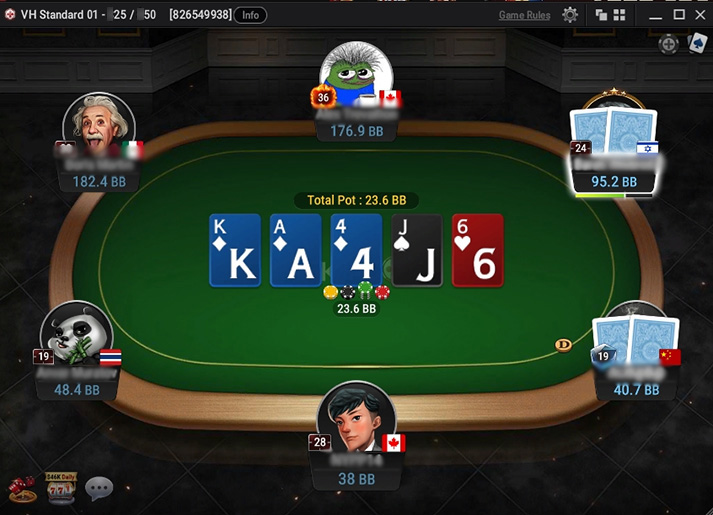The height and width of the screenshot is (515, 713).
Task: Maximize the poker table window
Action: pos(678,15)
